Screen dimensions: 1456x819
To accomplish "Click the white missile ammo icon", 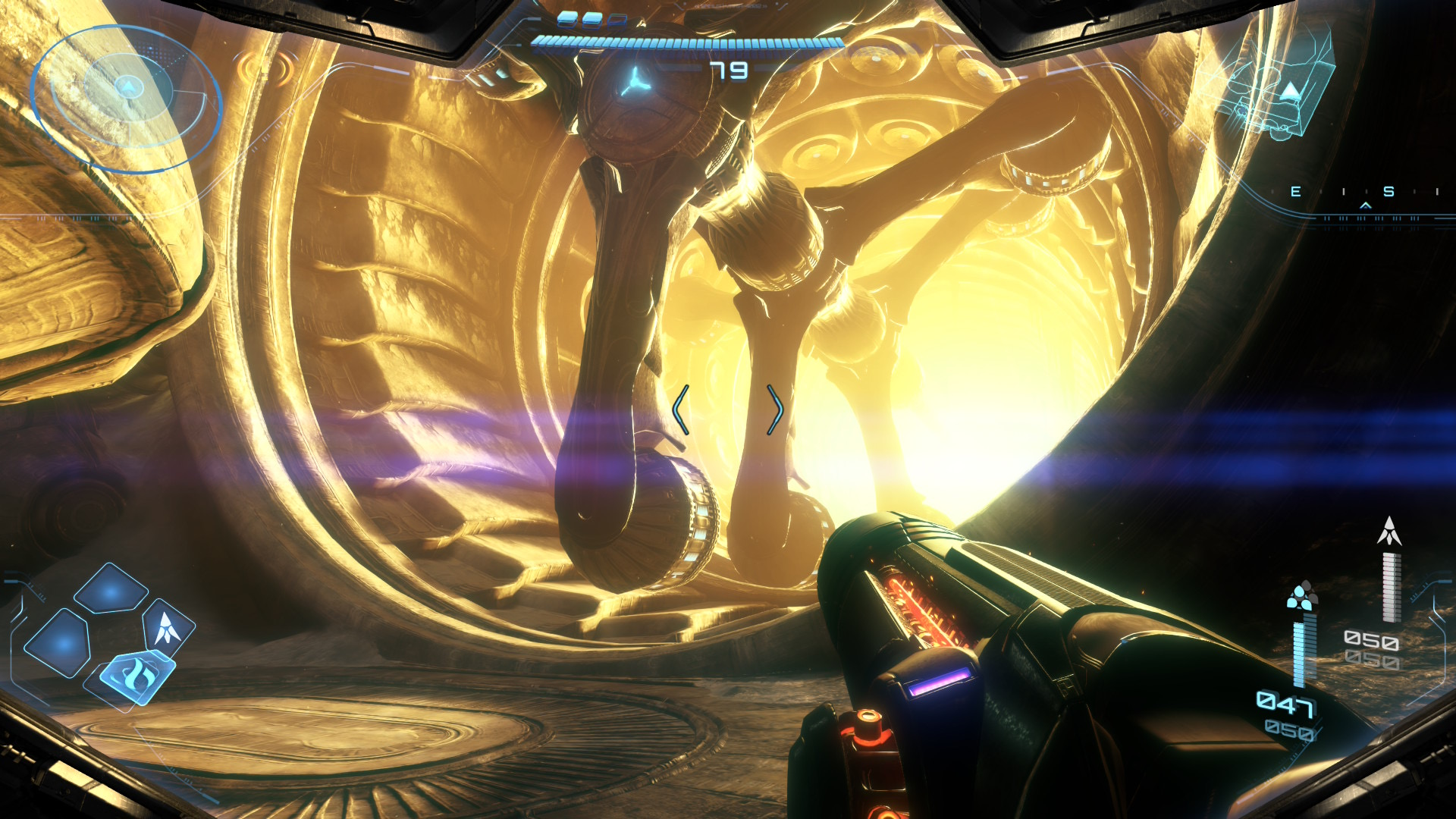I will (x=1389, y=531).
